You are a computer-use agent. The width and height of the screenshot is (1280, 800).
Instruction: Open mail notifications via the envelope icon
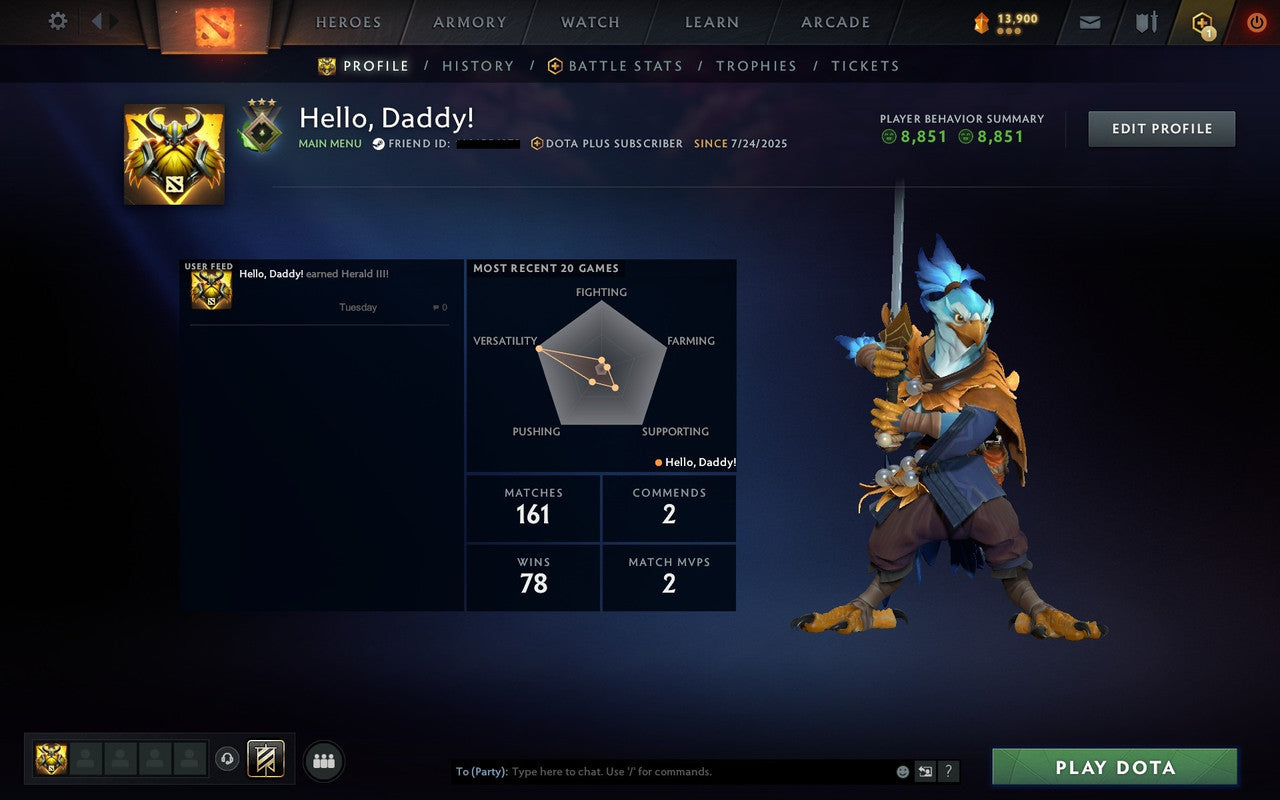tap(1089, 21)
